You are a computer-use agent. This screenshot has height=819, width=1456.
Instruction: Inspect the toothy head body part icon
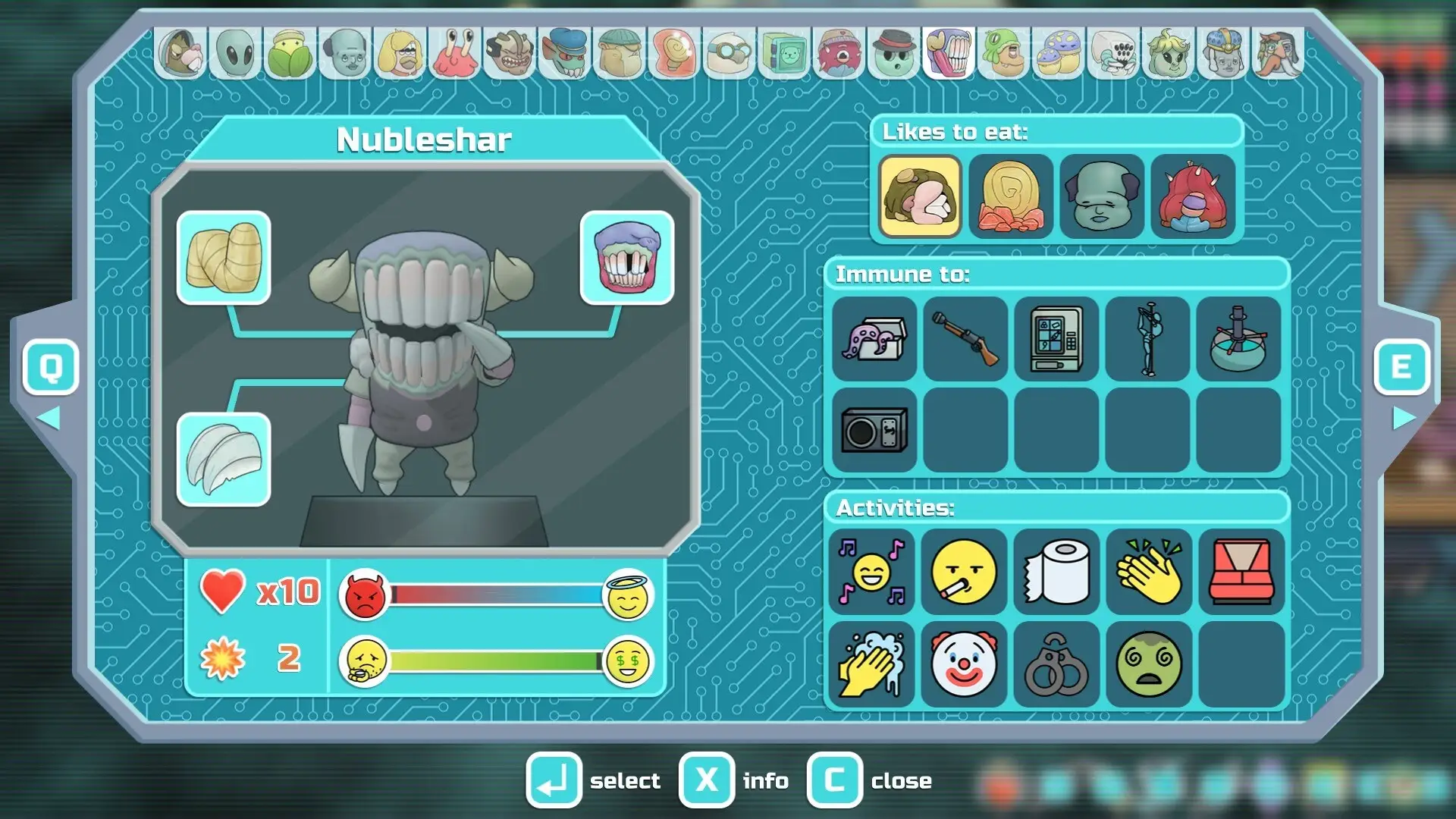(626, 258)
